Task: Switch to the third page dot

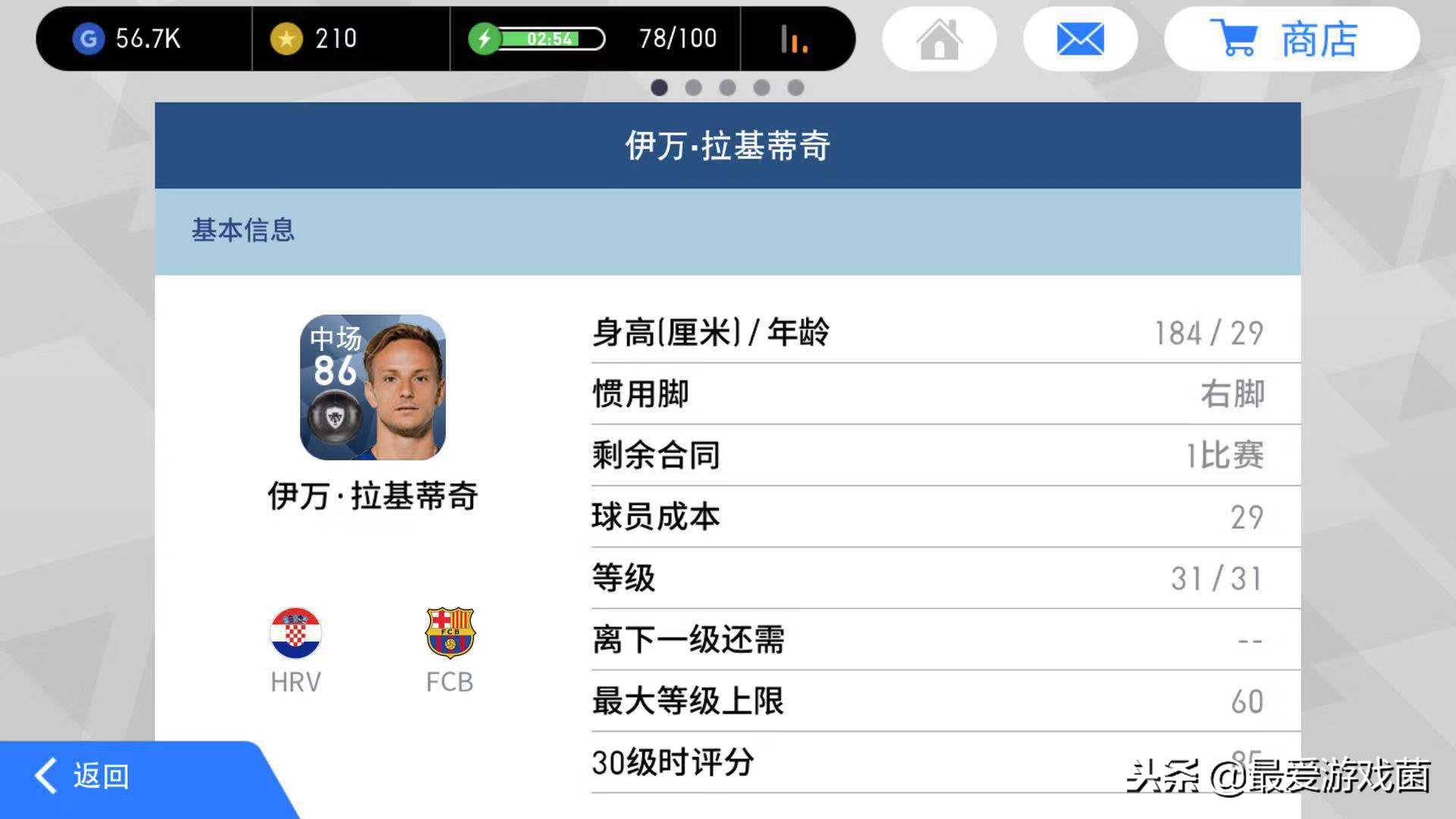Action: coord(728,88)
